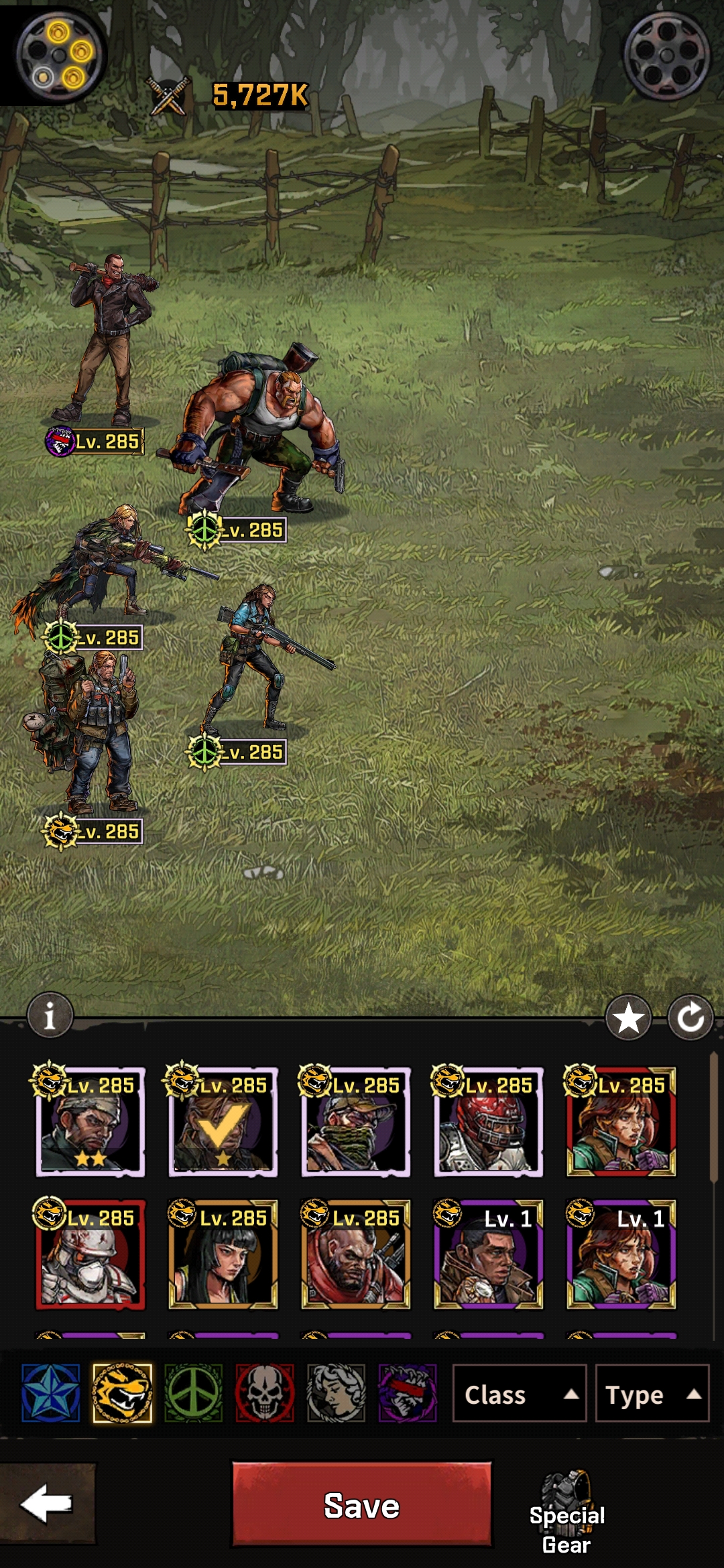Filter by the red skull faction

pos(265,1394)
